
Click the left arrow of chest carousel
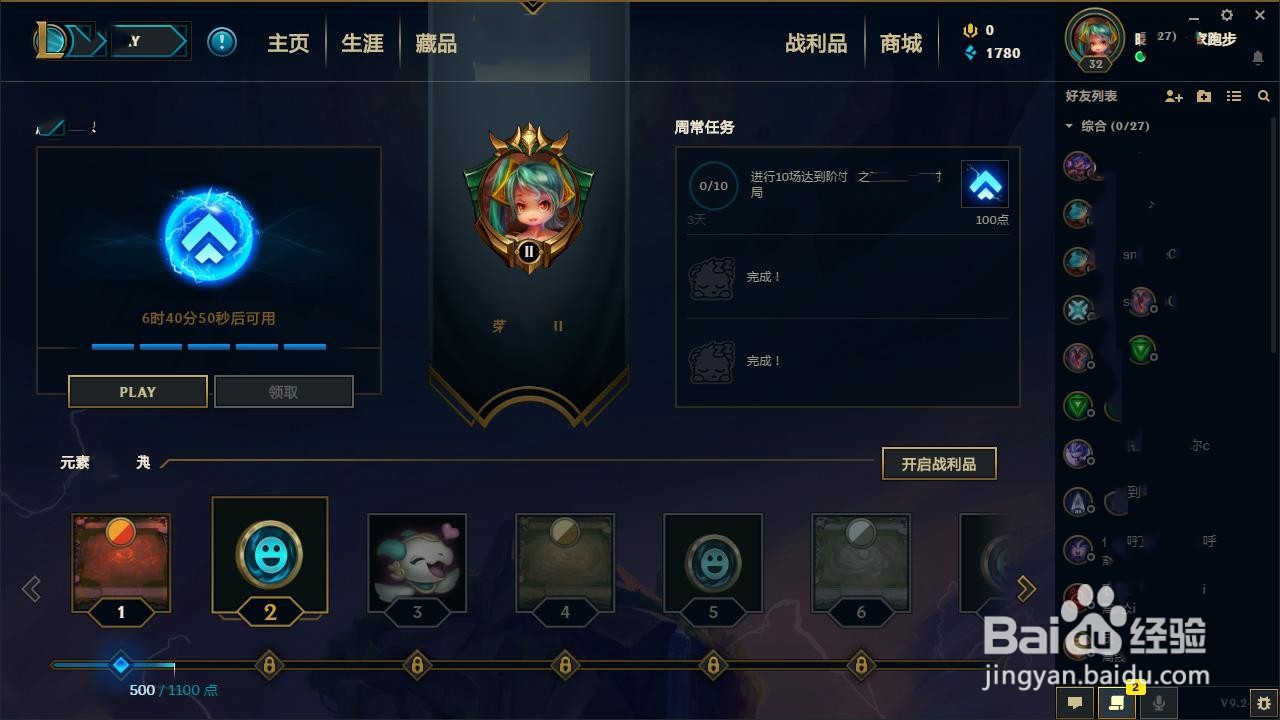33,589
